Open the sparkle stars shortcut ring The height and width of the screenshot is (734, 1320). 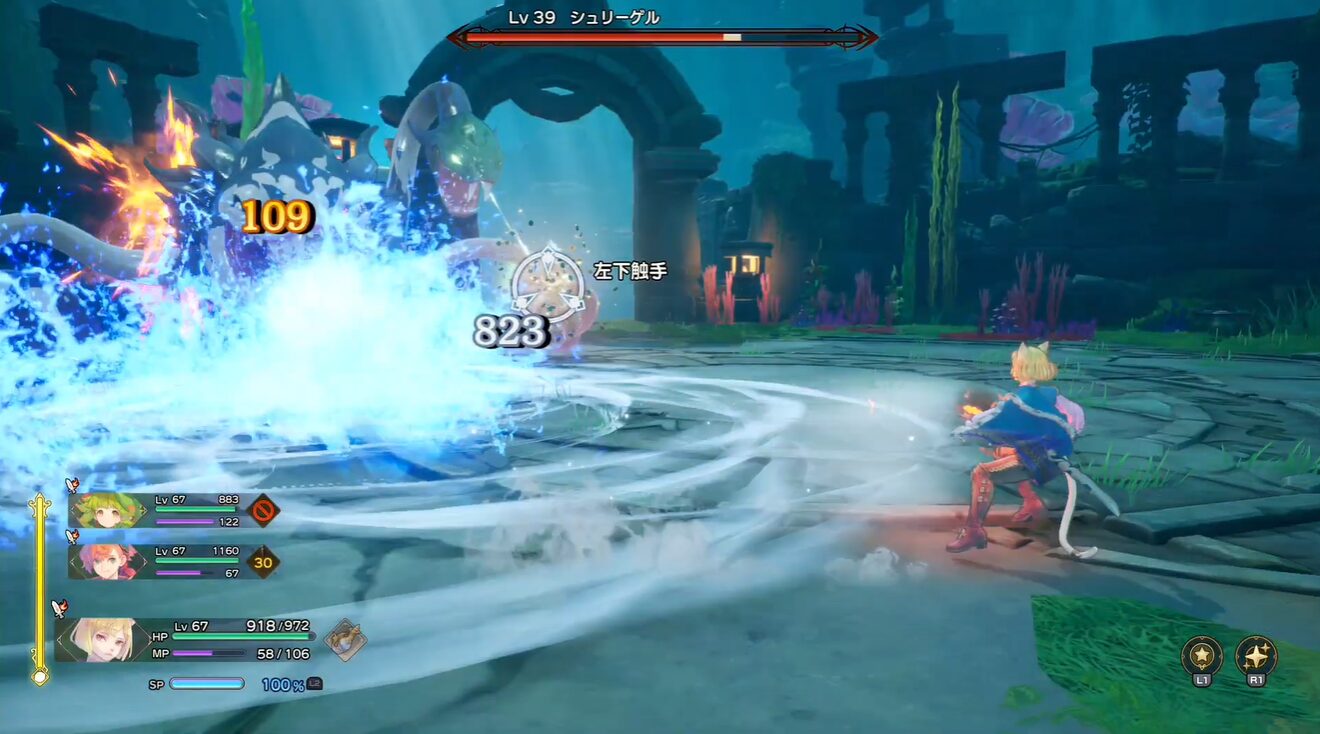tap(1256, 656)
